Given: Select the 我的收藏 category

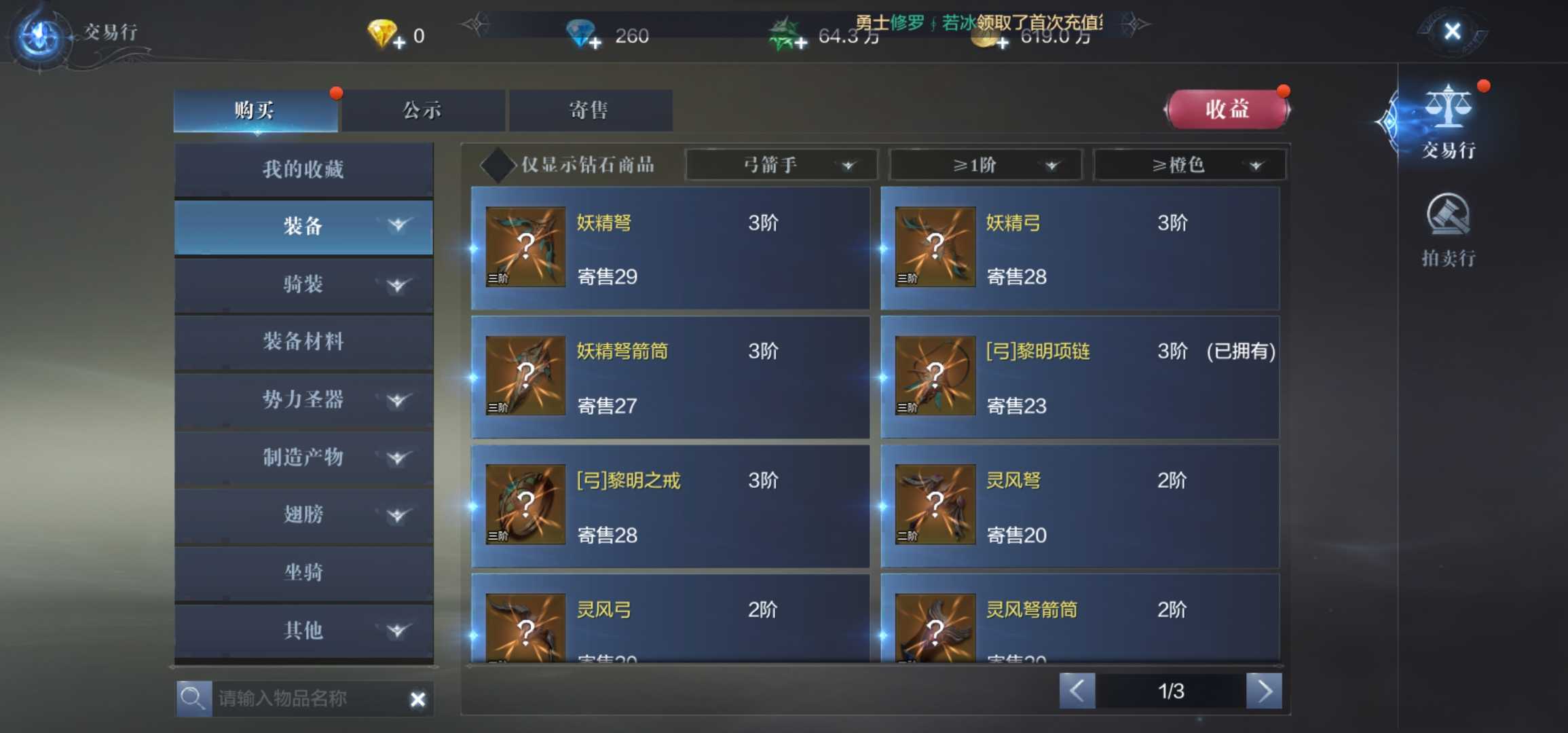Looking at the screenshot, I should tap(303, 168).
